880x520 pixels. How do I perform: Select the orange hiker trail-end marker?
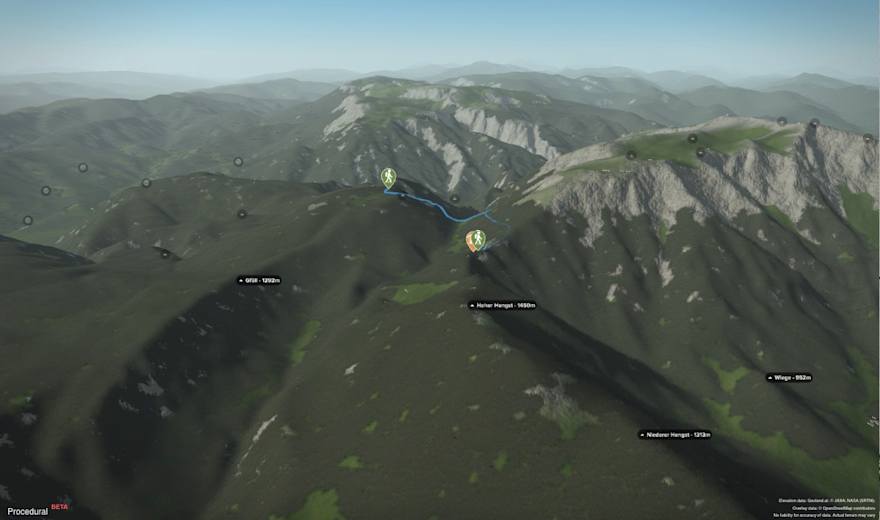(476, 240)
